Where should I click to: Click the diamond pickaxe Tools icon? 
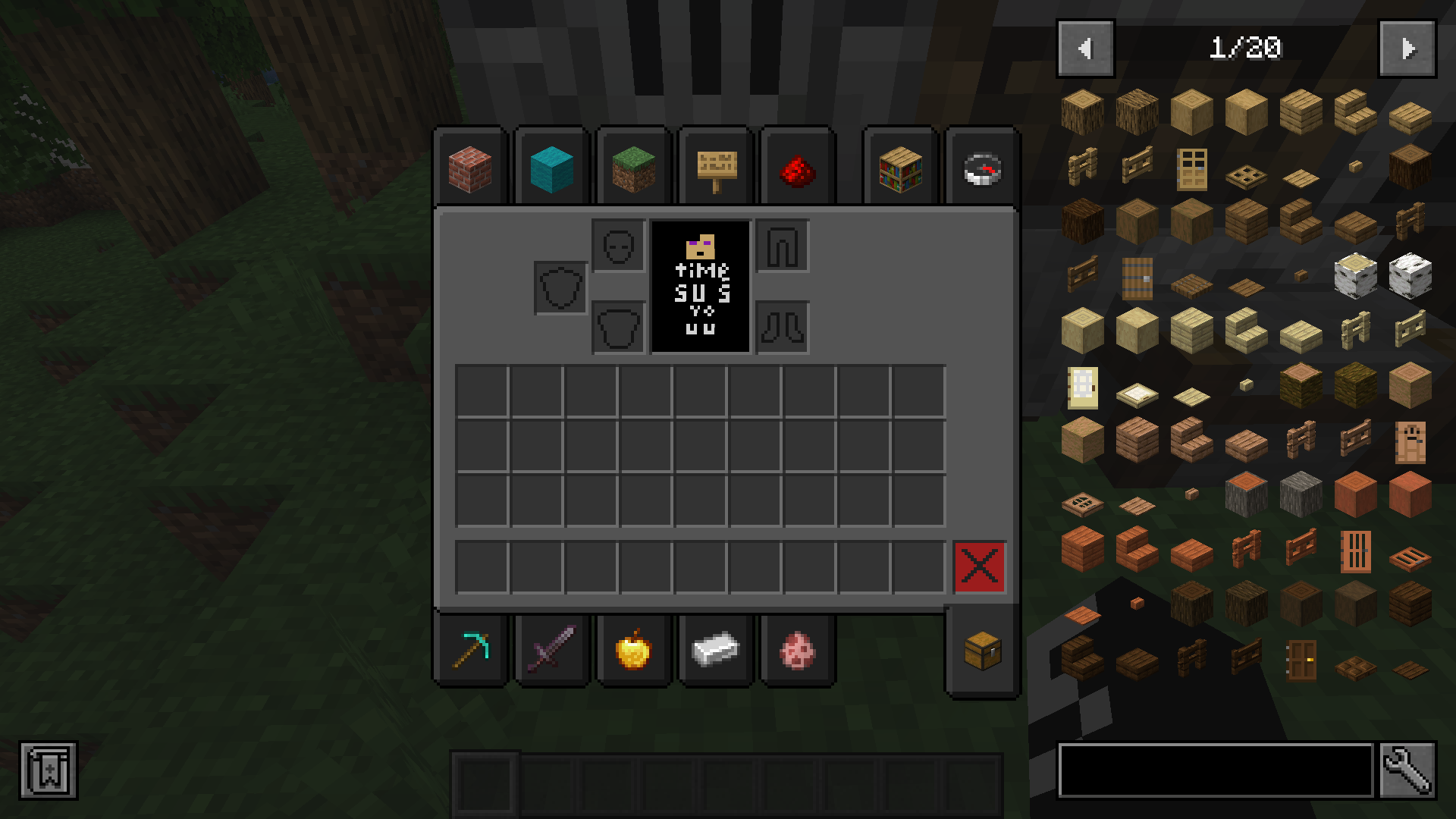coord(470,648)
